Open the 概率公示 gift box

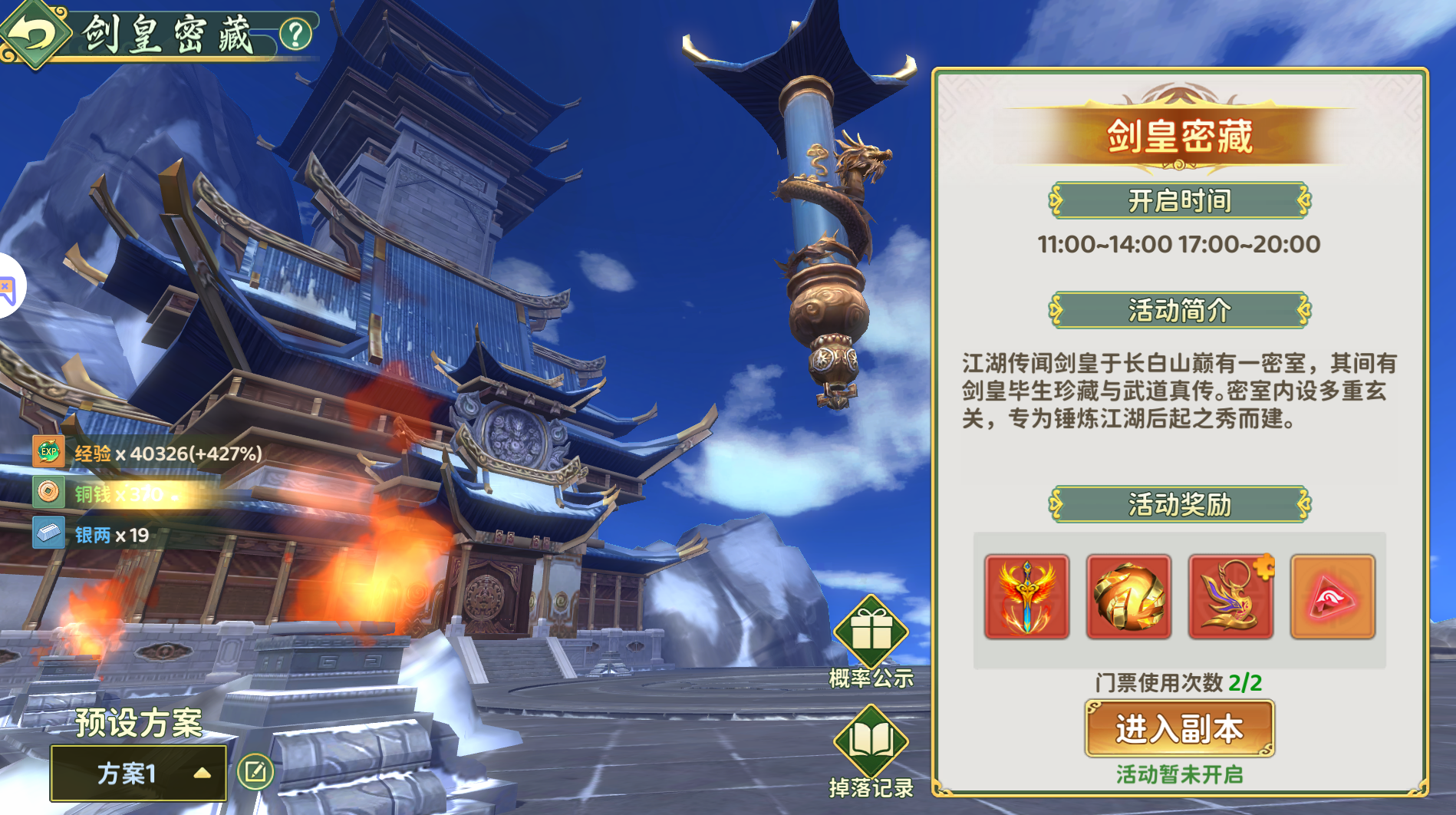tap(871, 632)
